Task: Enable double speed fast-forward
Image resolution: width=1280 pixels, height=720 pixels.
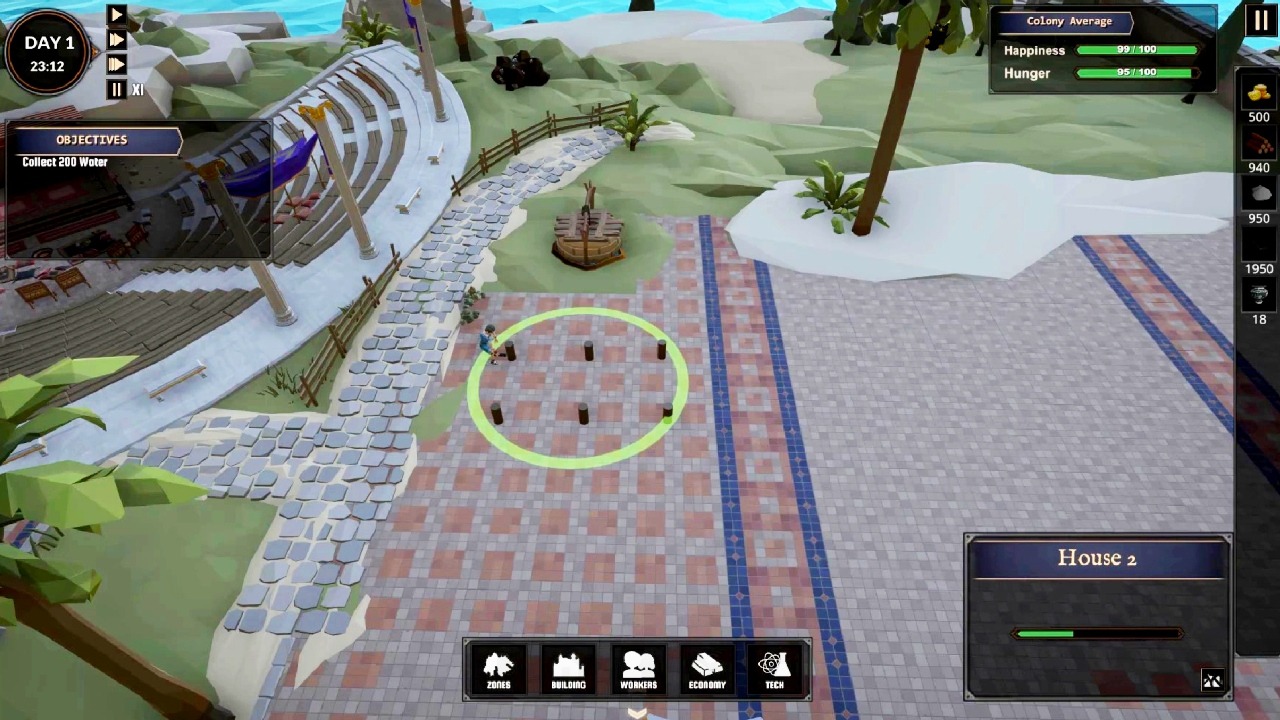Action: pyautogui.click(x=116, y=39)
